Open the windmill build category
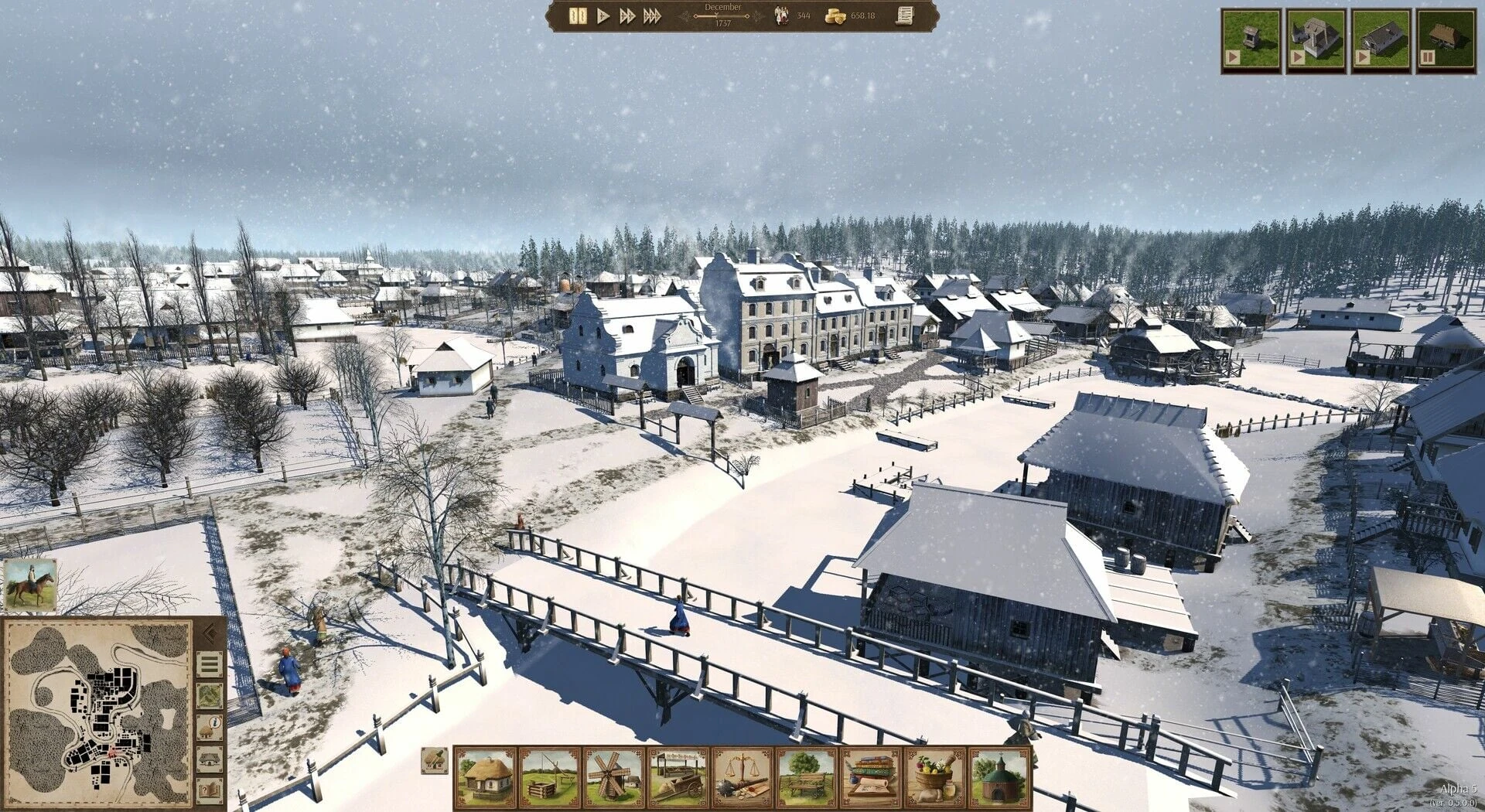The height and width of the screenshot is (812, 1485). point(614,778)
